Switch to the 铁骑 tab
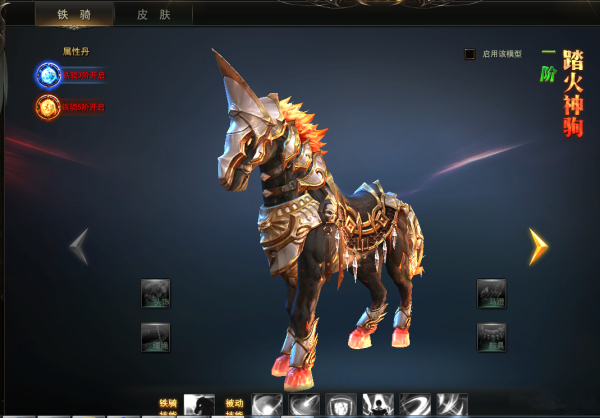600x418 pixels. tap(74, 14)
